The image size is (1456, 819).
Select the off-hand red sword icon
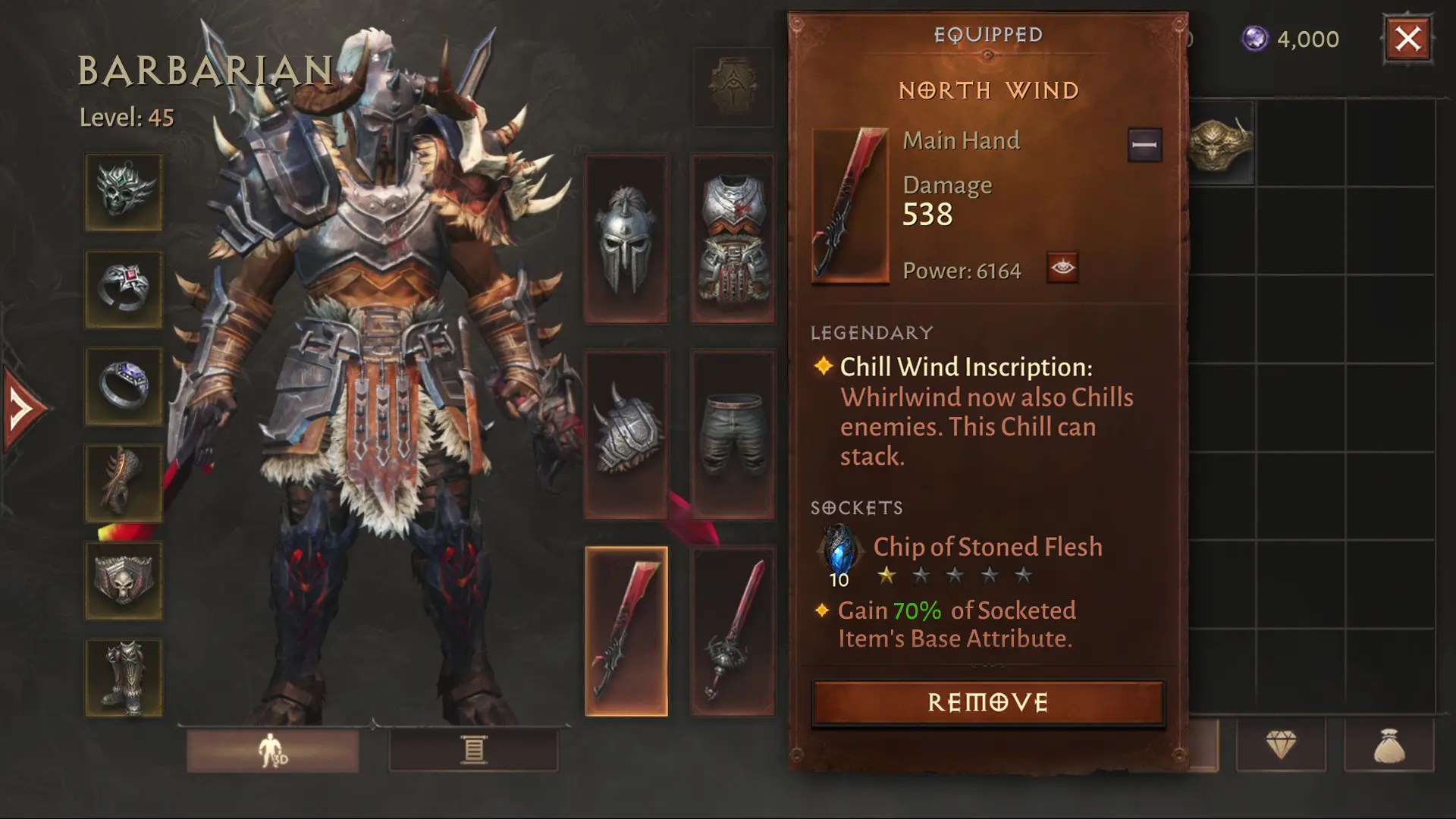[732, 629]
